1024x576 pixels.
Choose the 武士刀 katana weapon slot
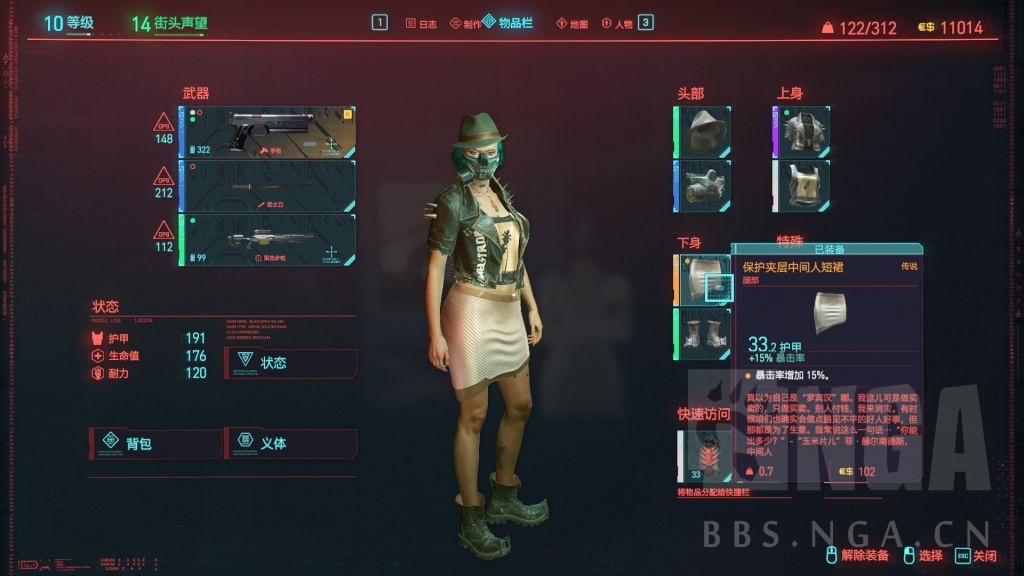(x=267, y=186)
